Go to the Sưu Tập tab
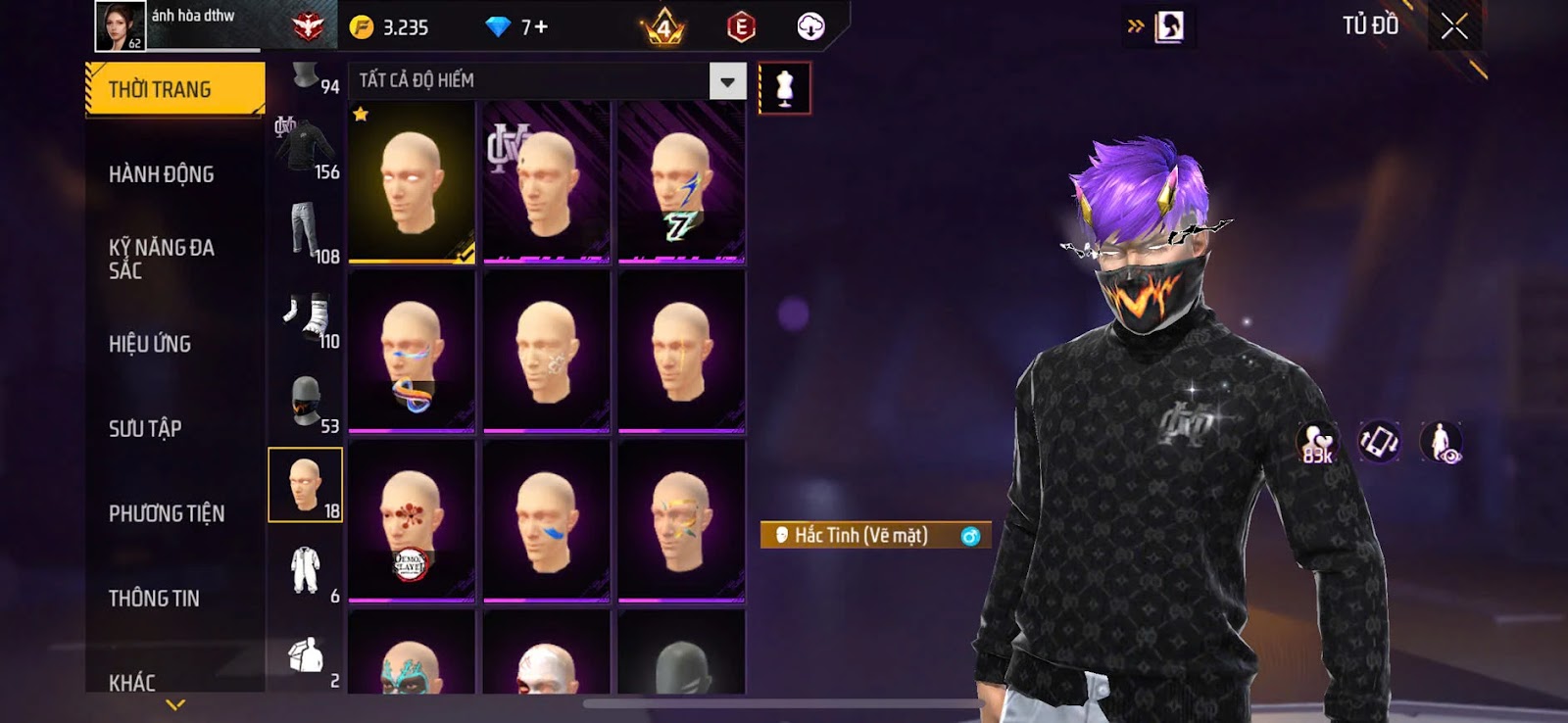 coord(145,428)
